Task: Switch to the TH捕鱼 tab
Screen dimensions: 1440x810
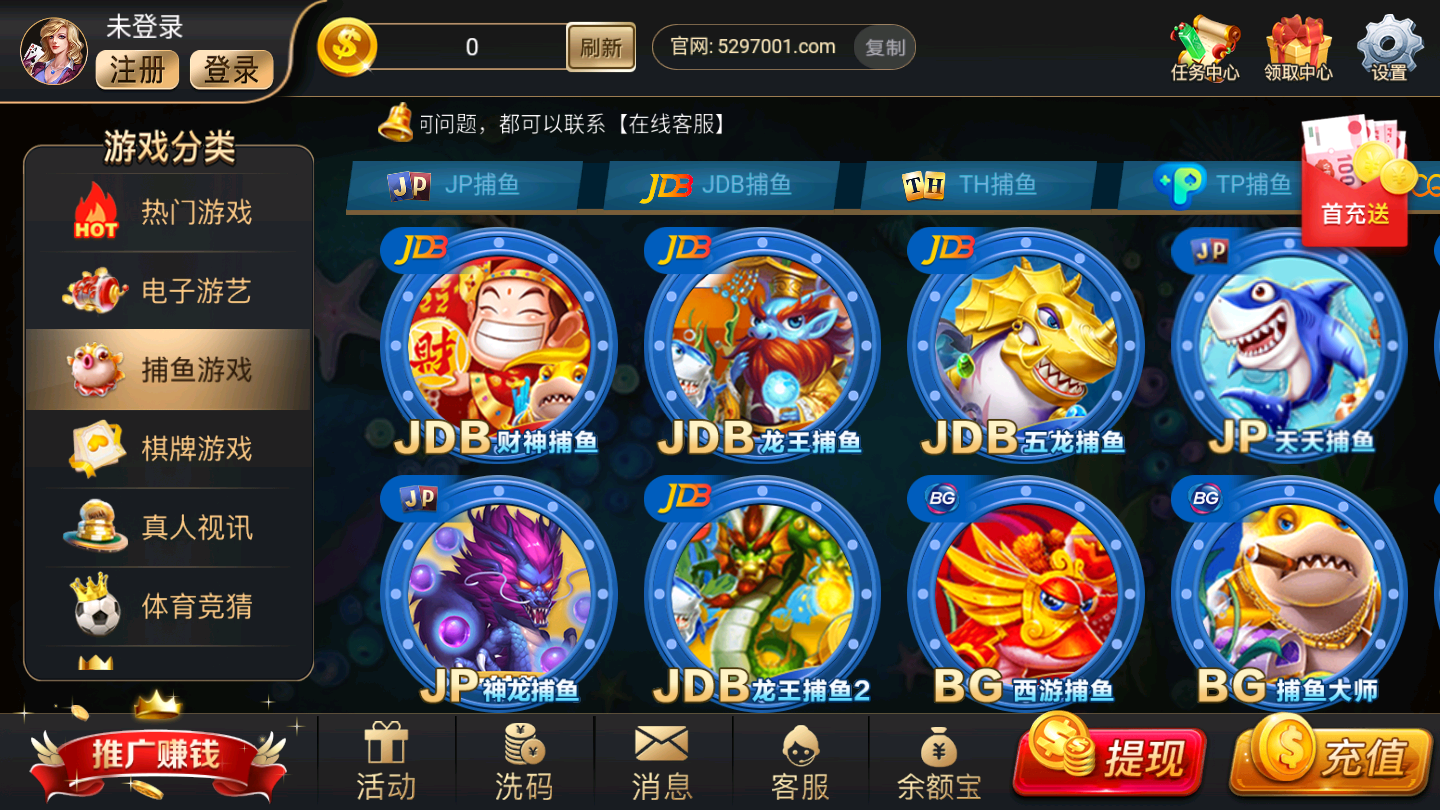Action: tap(975, 185)
